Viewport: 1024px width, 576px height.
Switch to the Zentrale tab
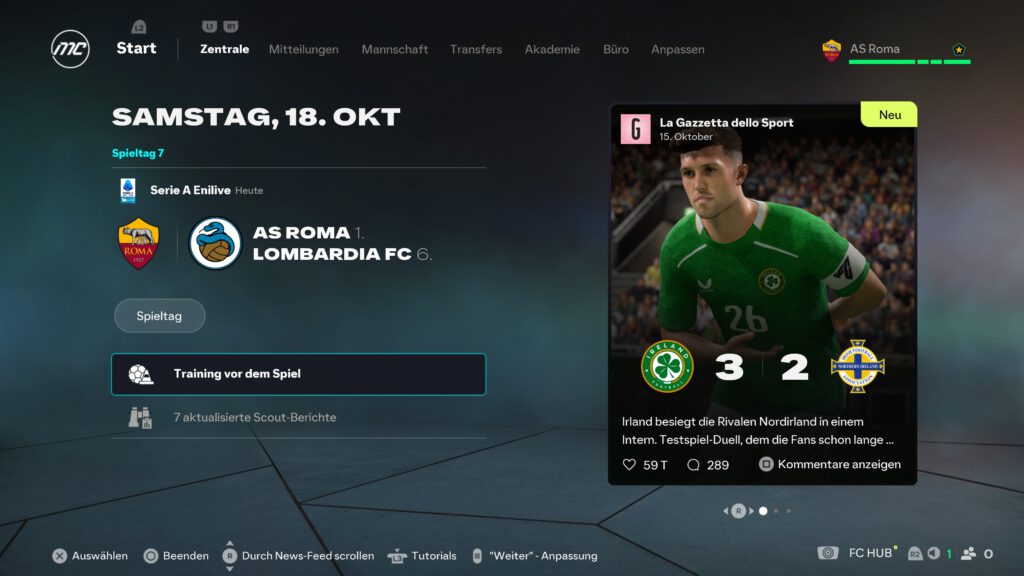(224, 49)
